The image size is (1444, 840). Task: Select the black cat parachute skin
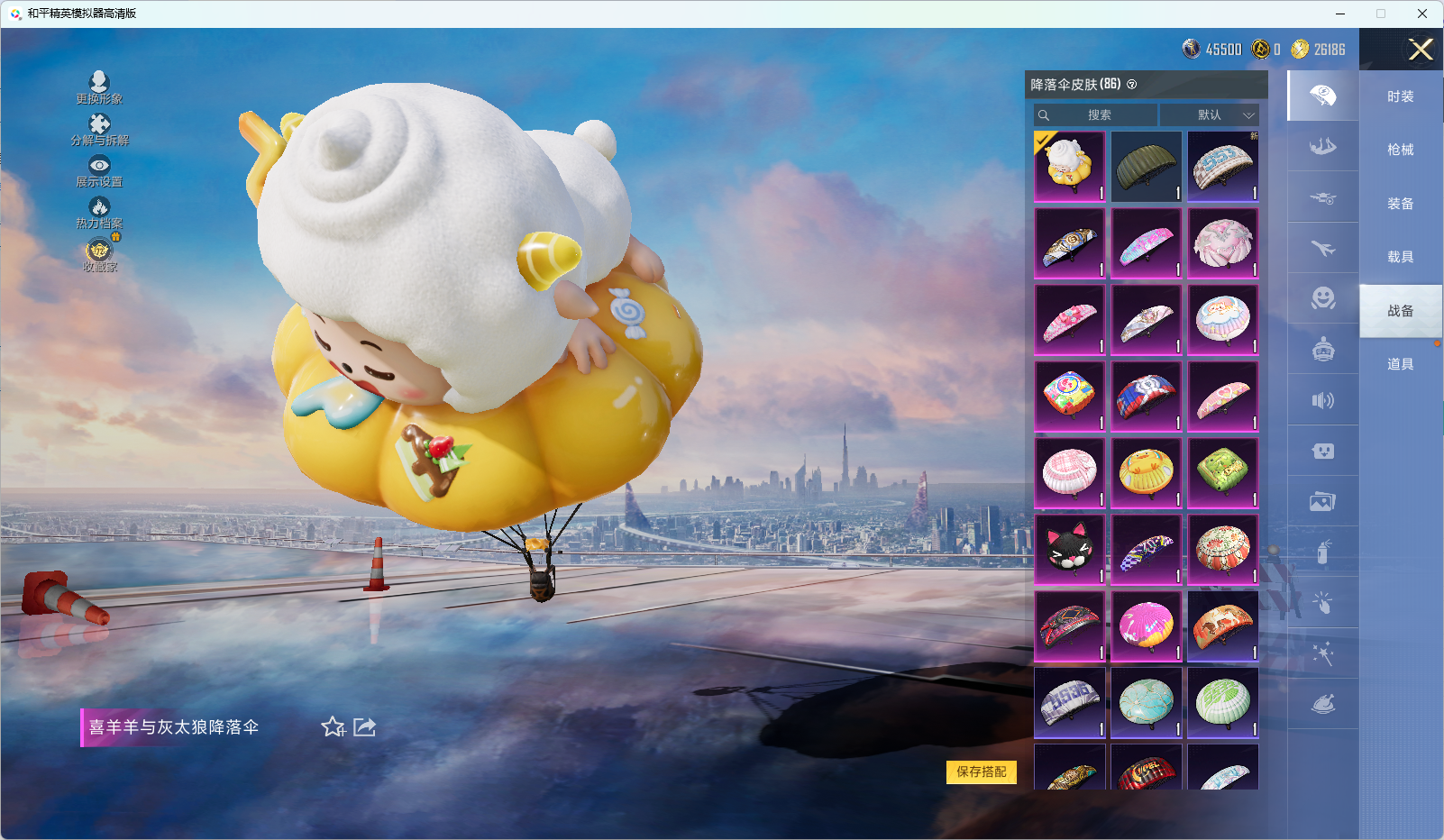[1069, 550]
